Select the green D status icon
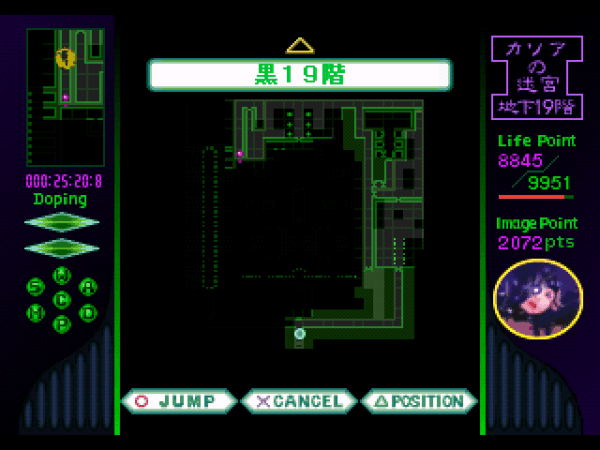 [x=88, y=312]
